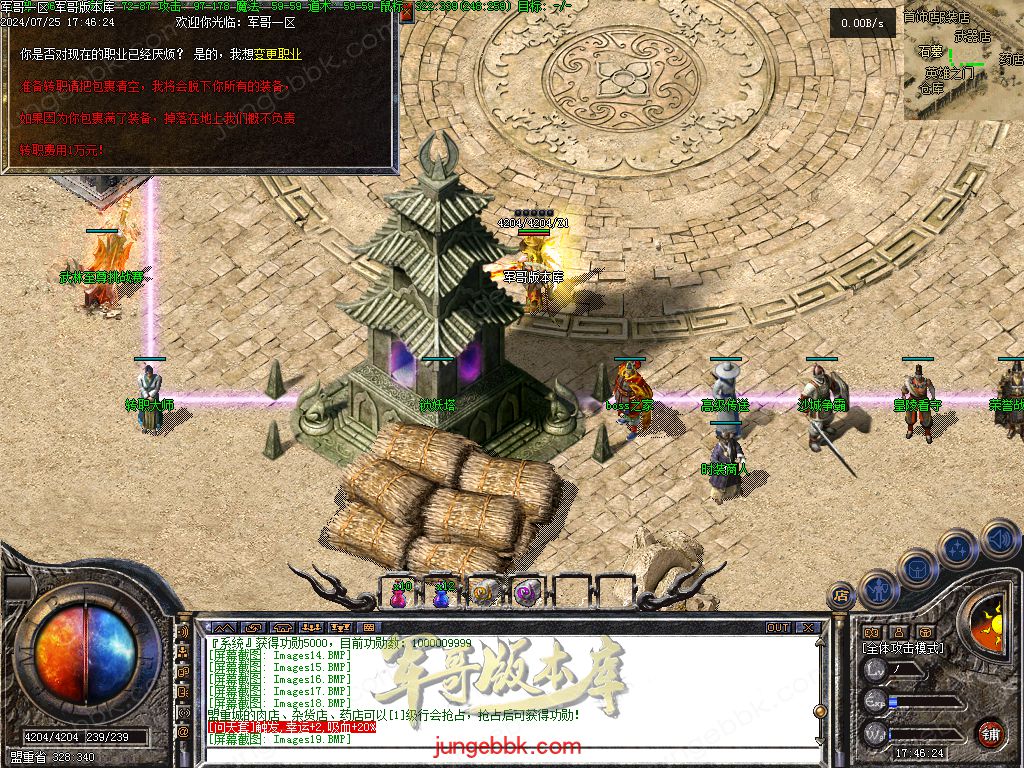The image size is (1024, 768).
Task: Click the OUT button above chat
Action: click(x=778, y=628)
